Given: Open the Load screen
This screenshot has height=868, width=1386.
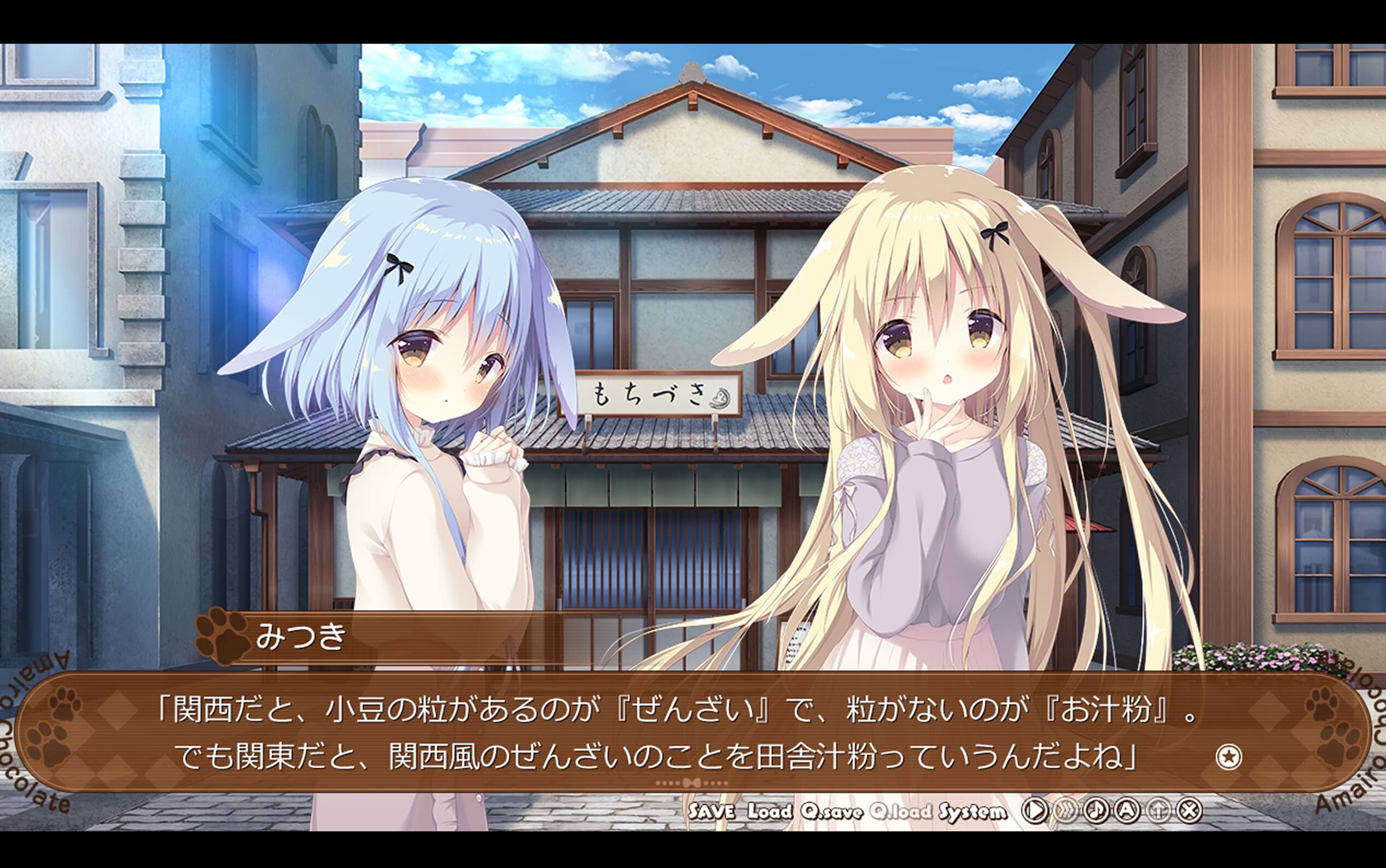Looking at the screenshot, I should click(x=769, y=811).
